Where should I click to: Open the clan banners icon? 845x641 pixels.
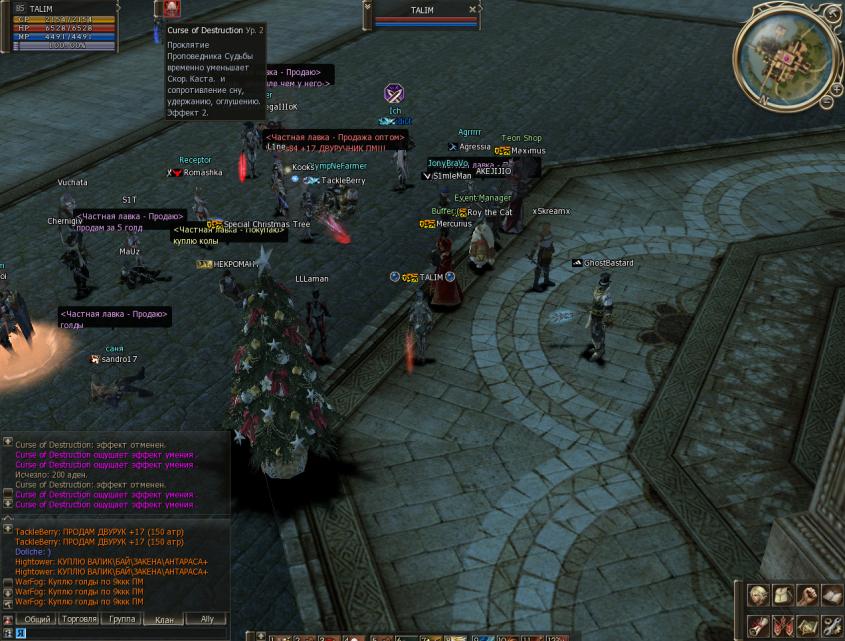tap(783, 626)
